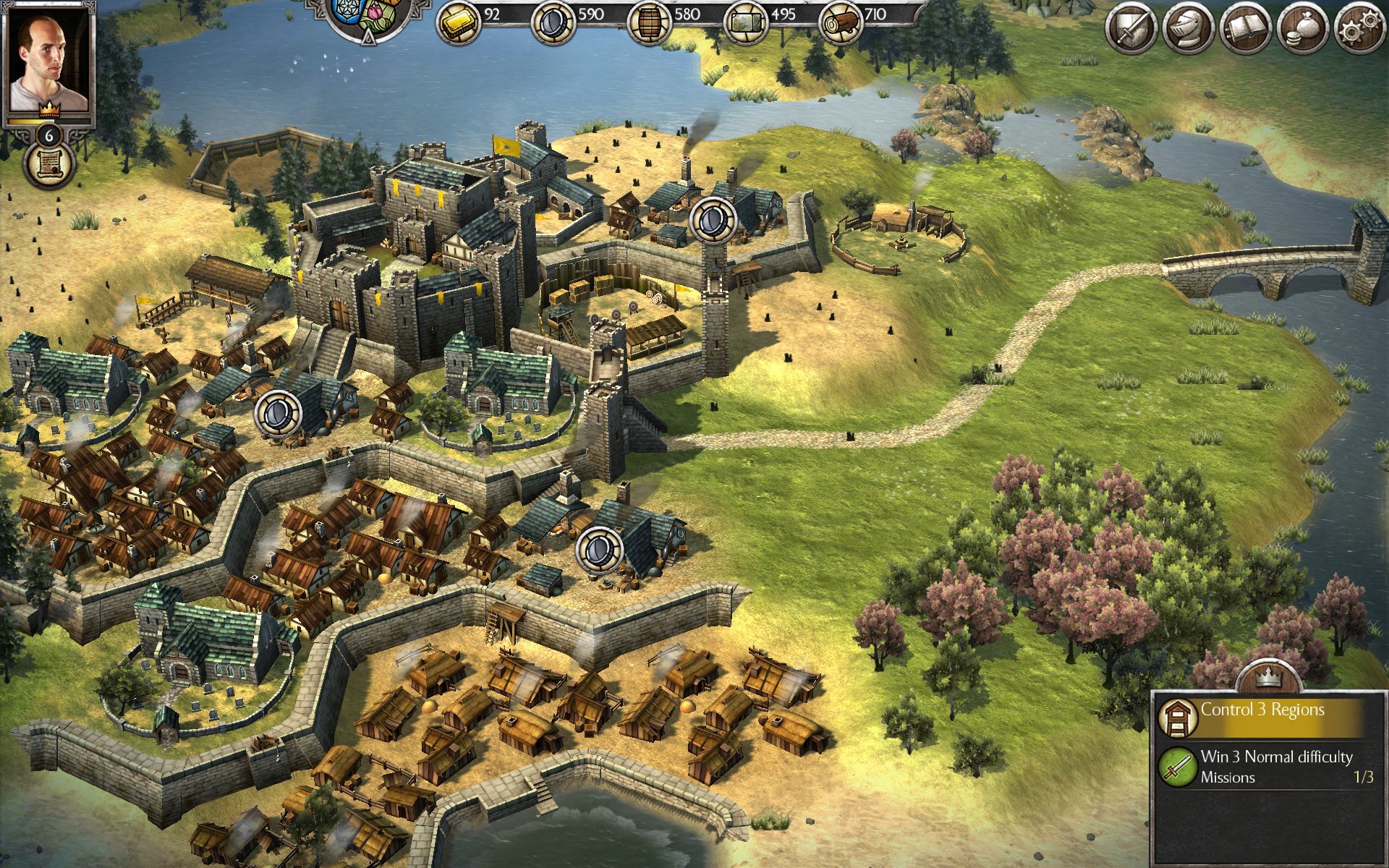Inspect wood stock via log icon
This screenshot has height=868, width=1389.
click(841, 19)
